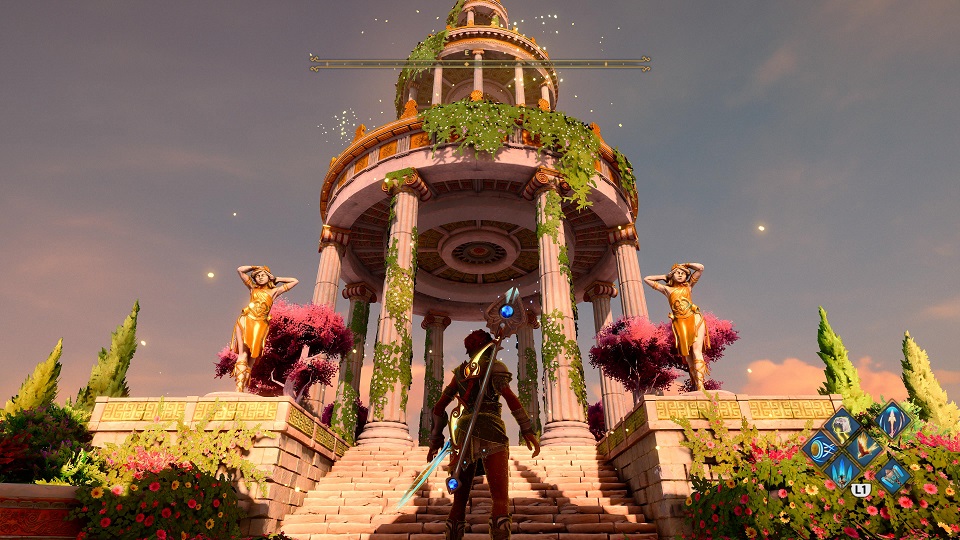
Task: Trigger the phoenix companion attack icon
Action: [x=863, y=448]
